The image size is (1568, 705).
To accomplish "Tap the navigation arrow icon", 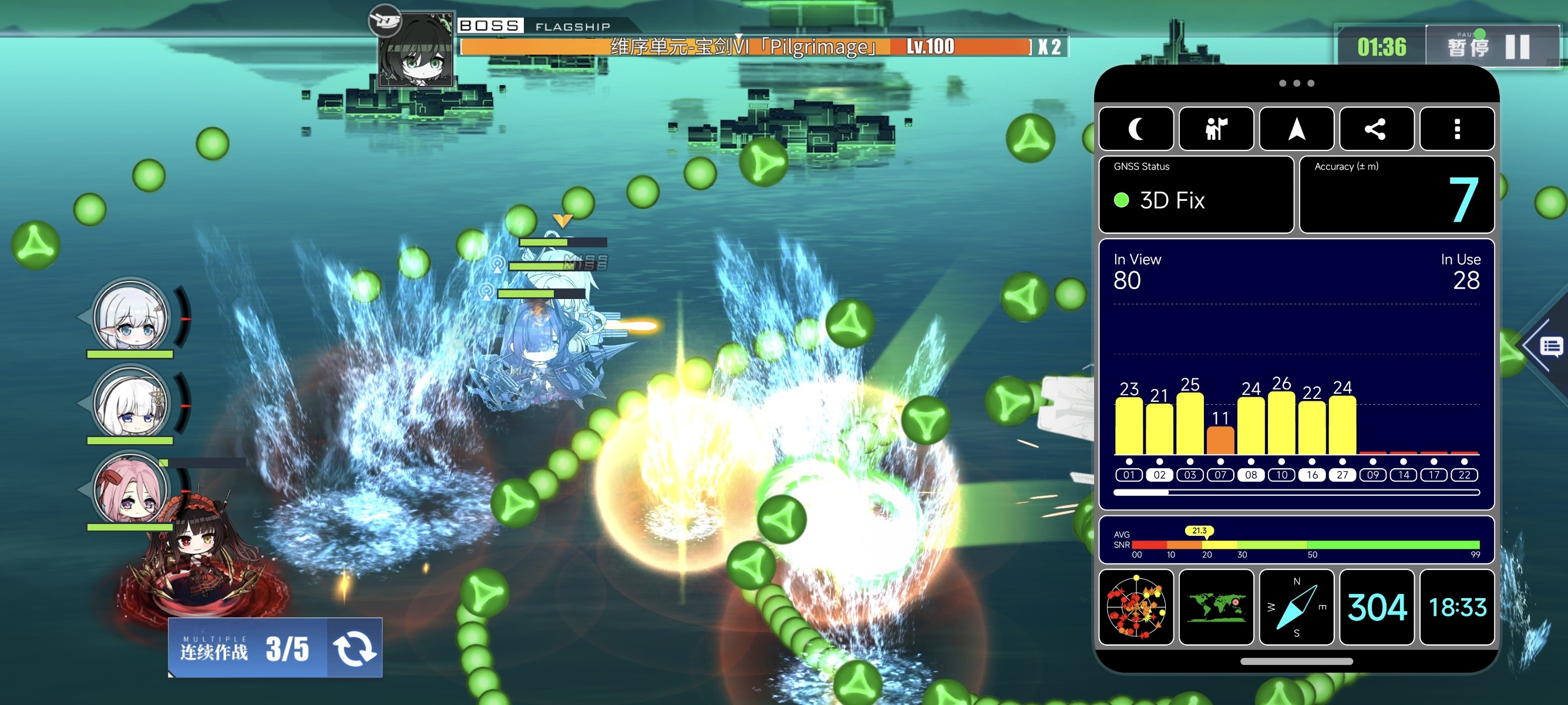I will click(x=1297, y=129).
